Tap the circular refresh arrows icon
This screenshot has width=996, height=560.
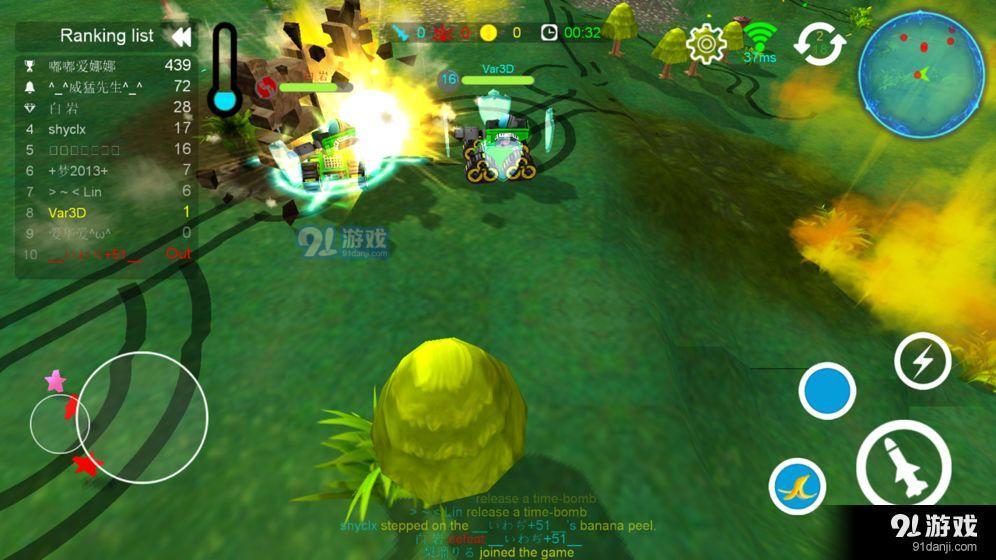point(820,43)
